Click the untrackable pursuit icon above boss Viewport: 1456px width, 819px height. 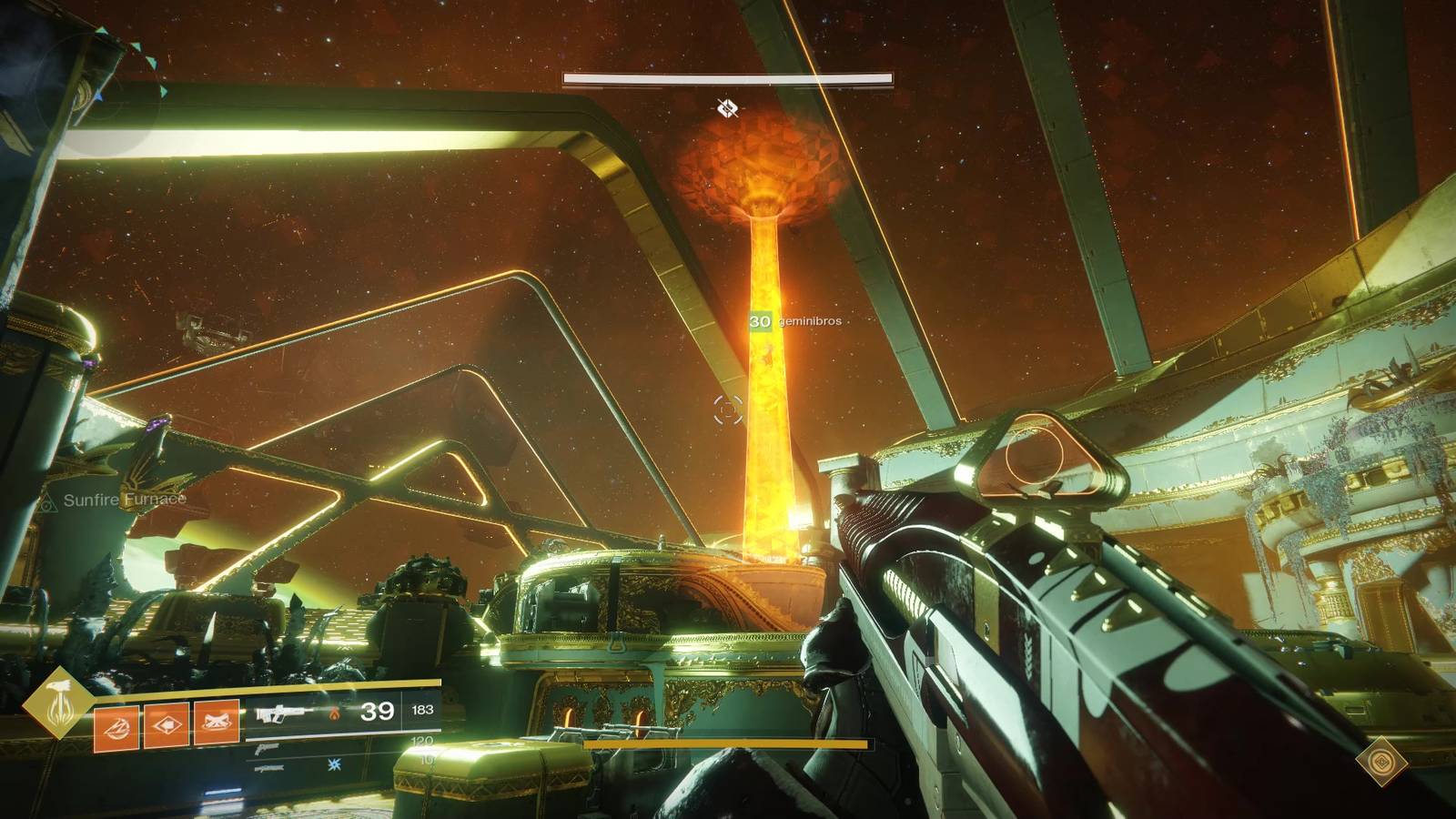[728, 107]
